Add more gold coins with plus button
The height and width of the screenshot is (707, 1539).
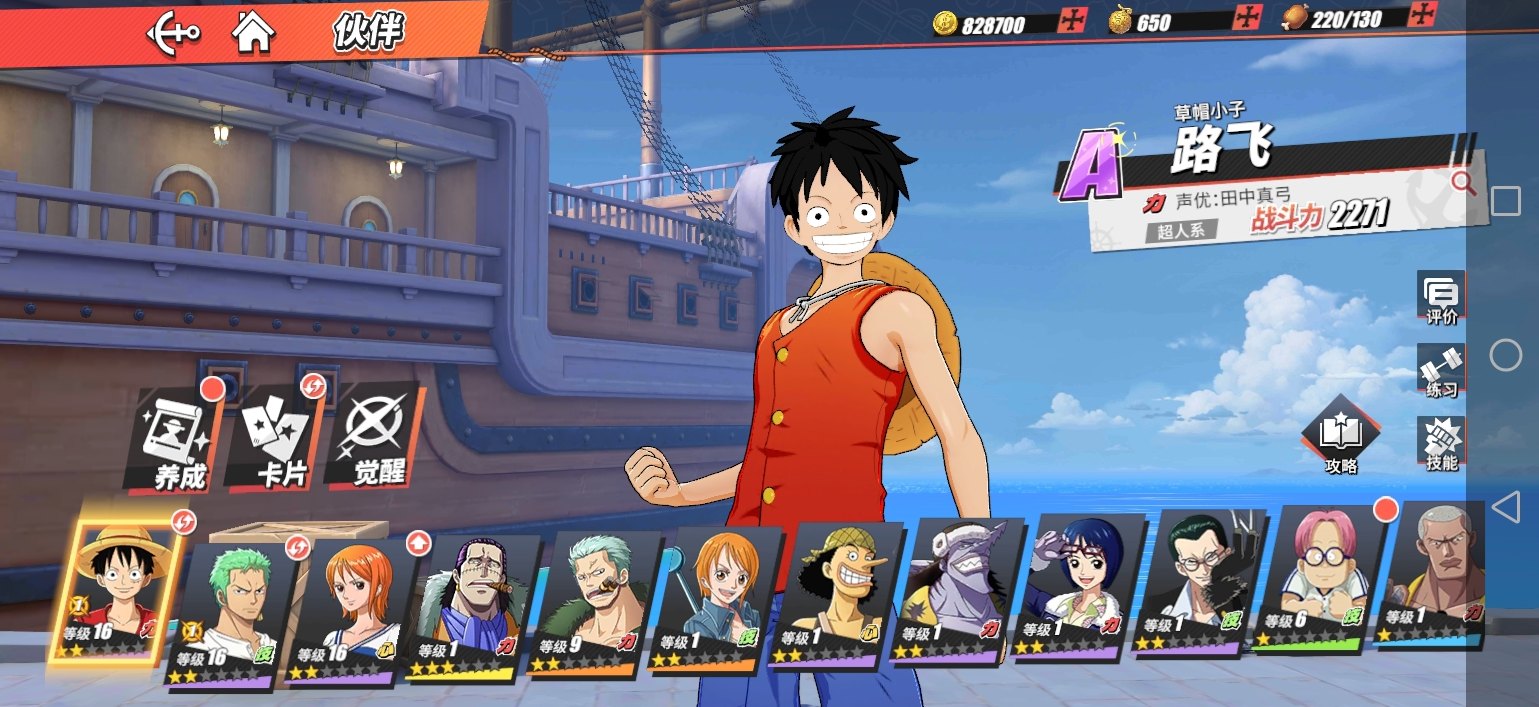point(1073,20)
